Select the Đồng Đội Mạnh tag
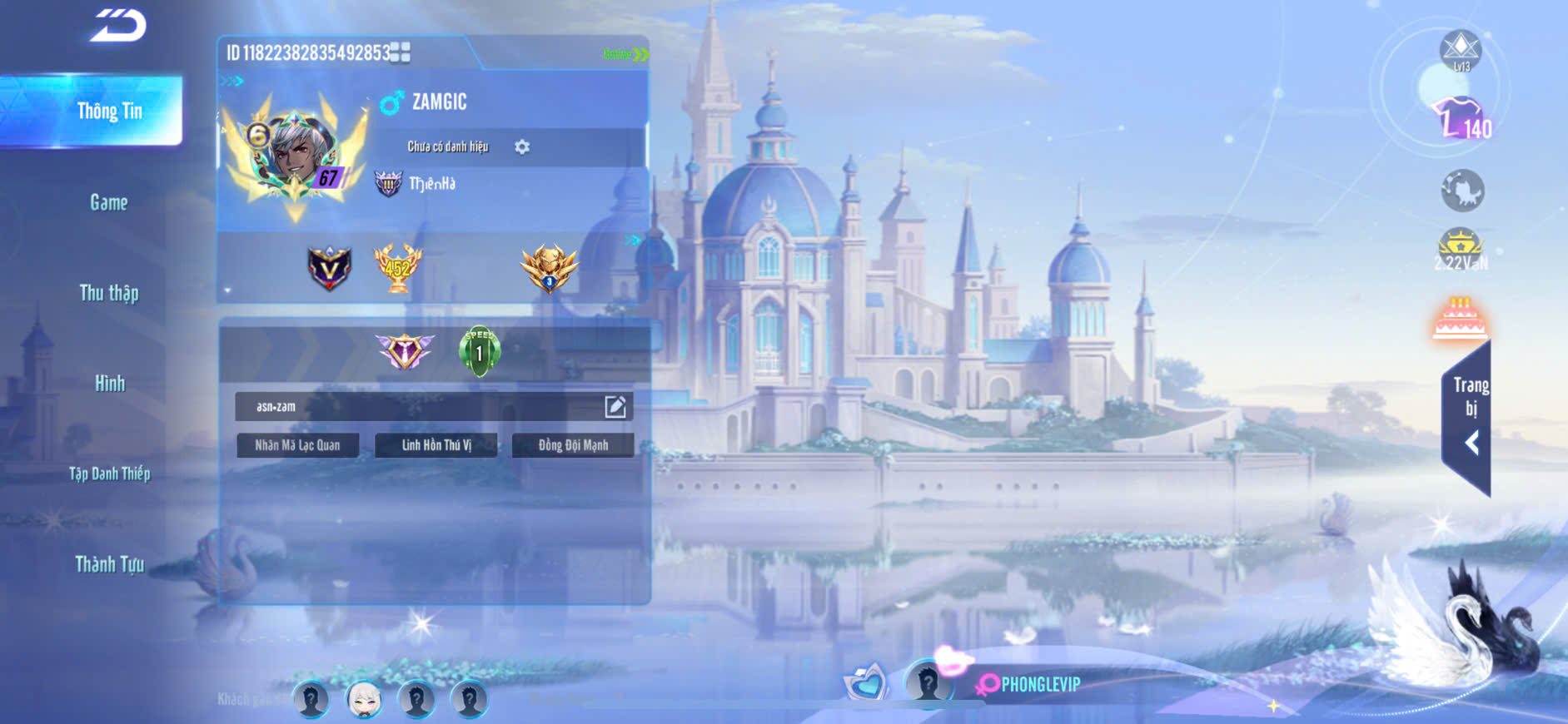The image size is (1568, 724). click(x=573, y=445)
